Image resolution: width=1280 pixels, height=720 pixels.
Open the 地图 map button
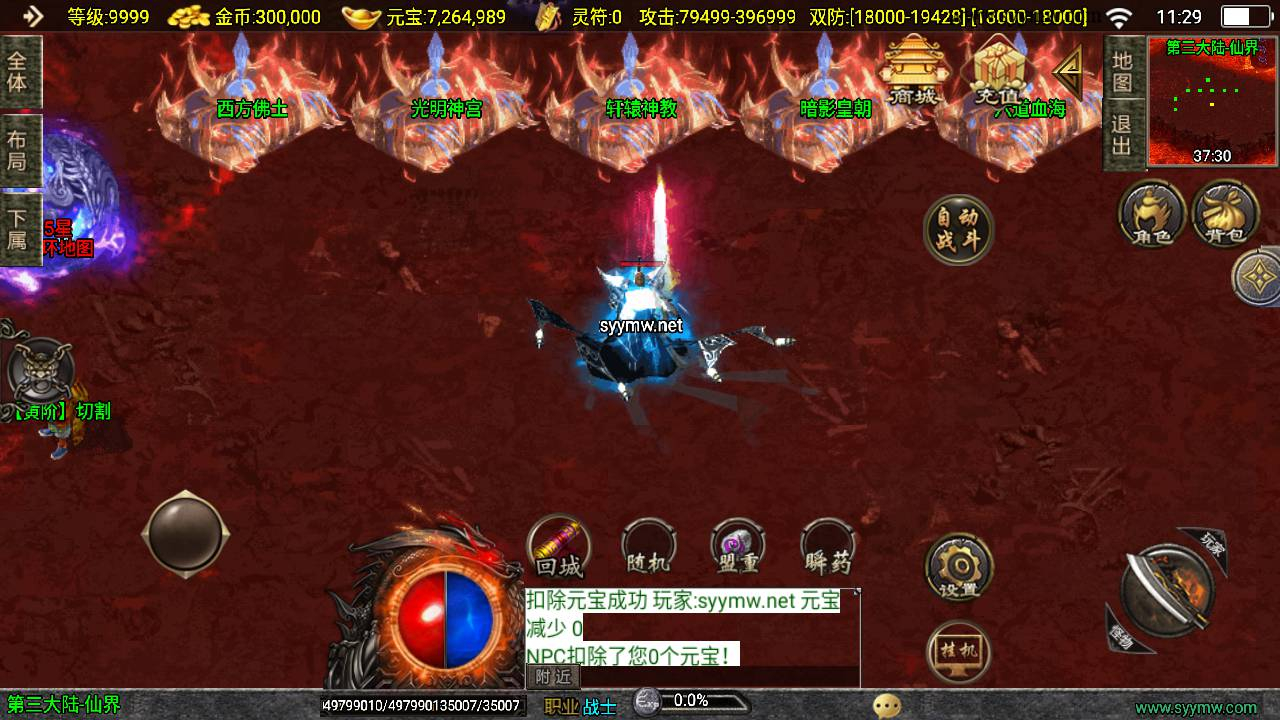click(1123, 70)
